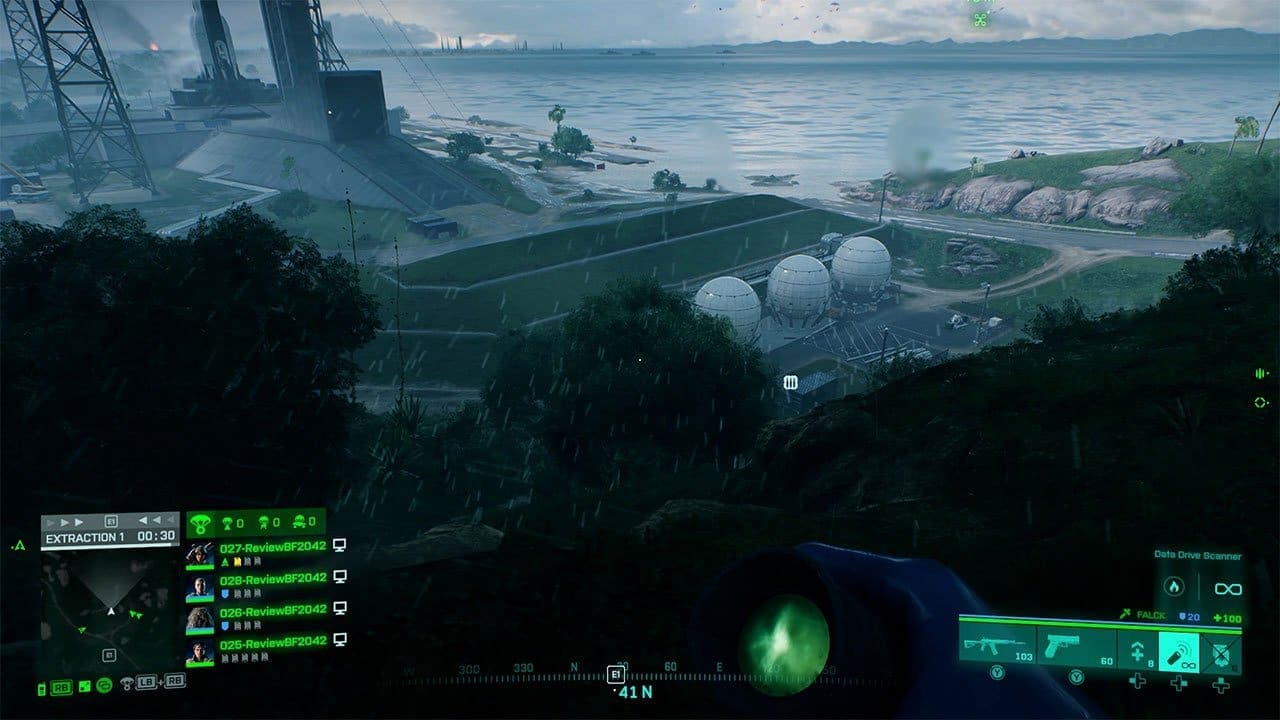Viewport: 1280px width, 720px height.
Task: Switch to the pistol sidearm slot
Action: [1076, 647]
